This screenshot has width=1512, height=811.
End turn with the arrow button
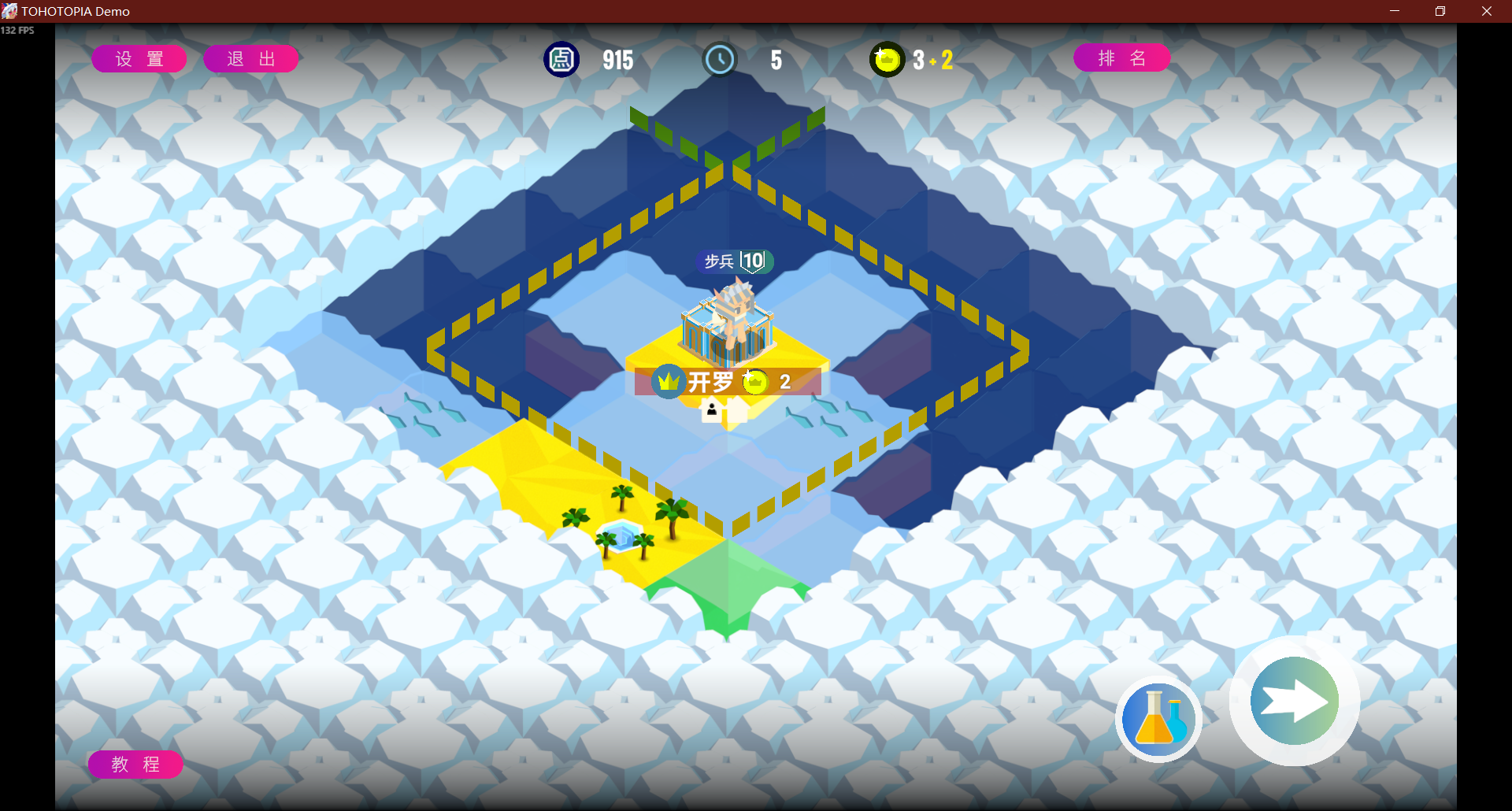pos(1294,701)
